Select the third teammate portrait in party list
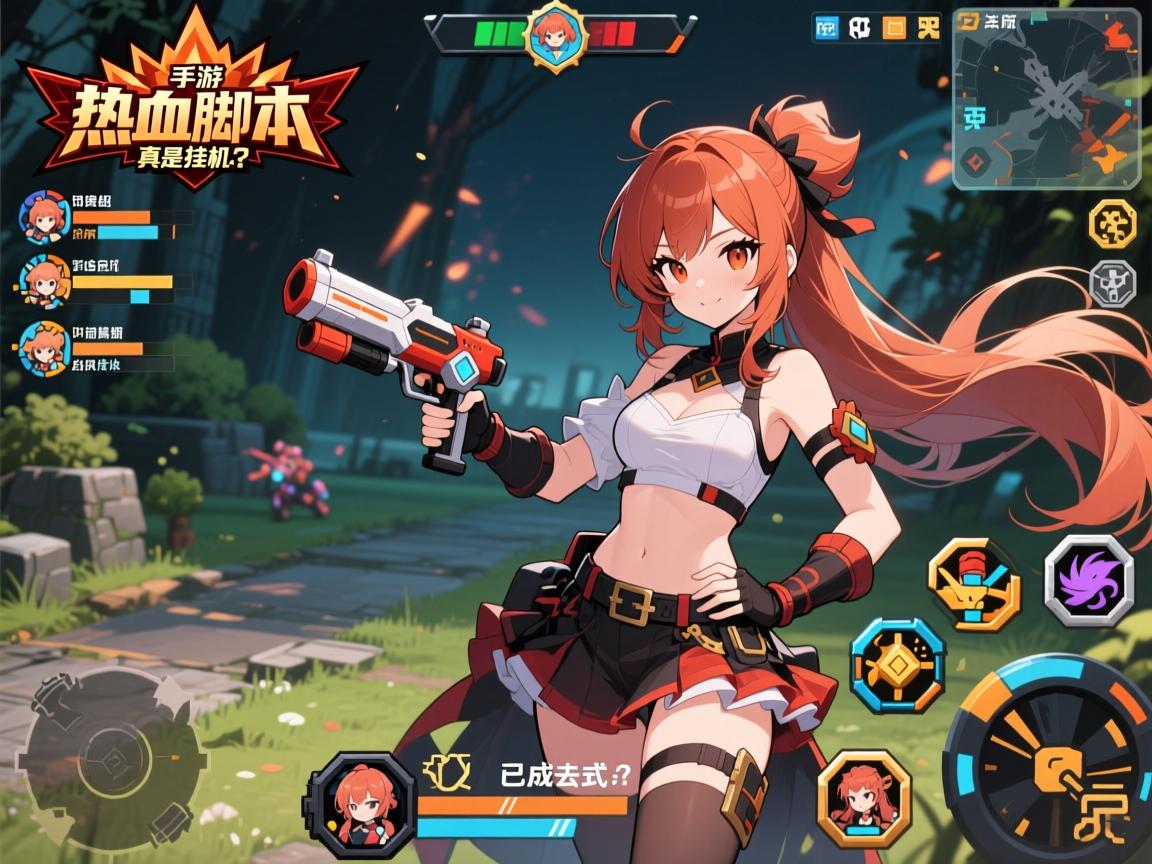This screenshot has width=1152, height=864. tap(42, 347)
